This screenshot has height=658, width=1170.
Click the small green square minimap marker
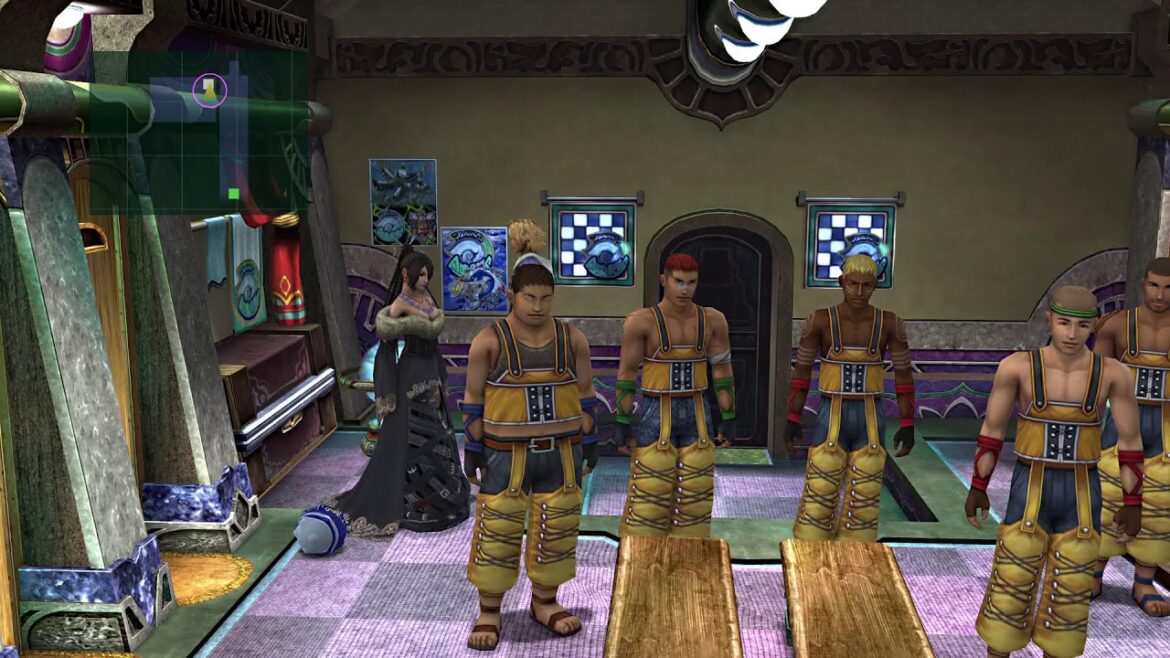[x=233, y=193]
